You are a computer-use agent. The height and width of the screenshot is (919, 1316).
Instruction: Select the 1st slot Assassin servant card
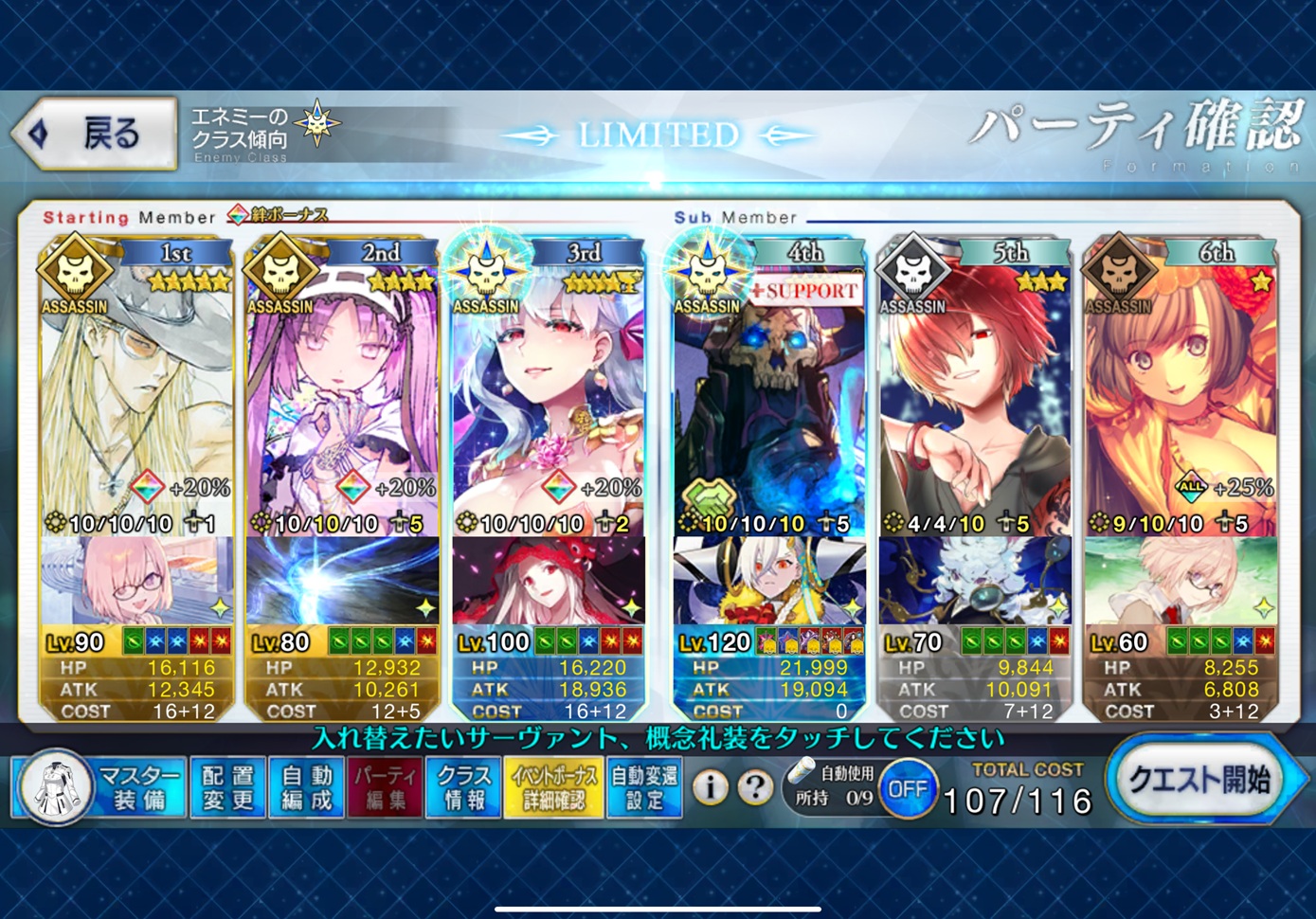click(x=136, y=398)
